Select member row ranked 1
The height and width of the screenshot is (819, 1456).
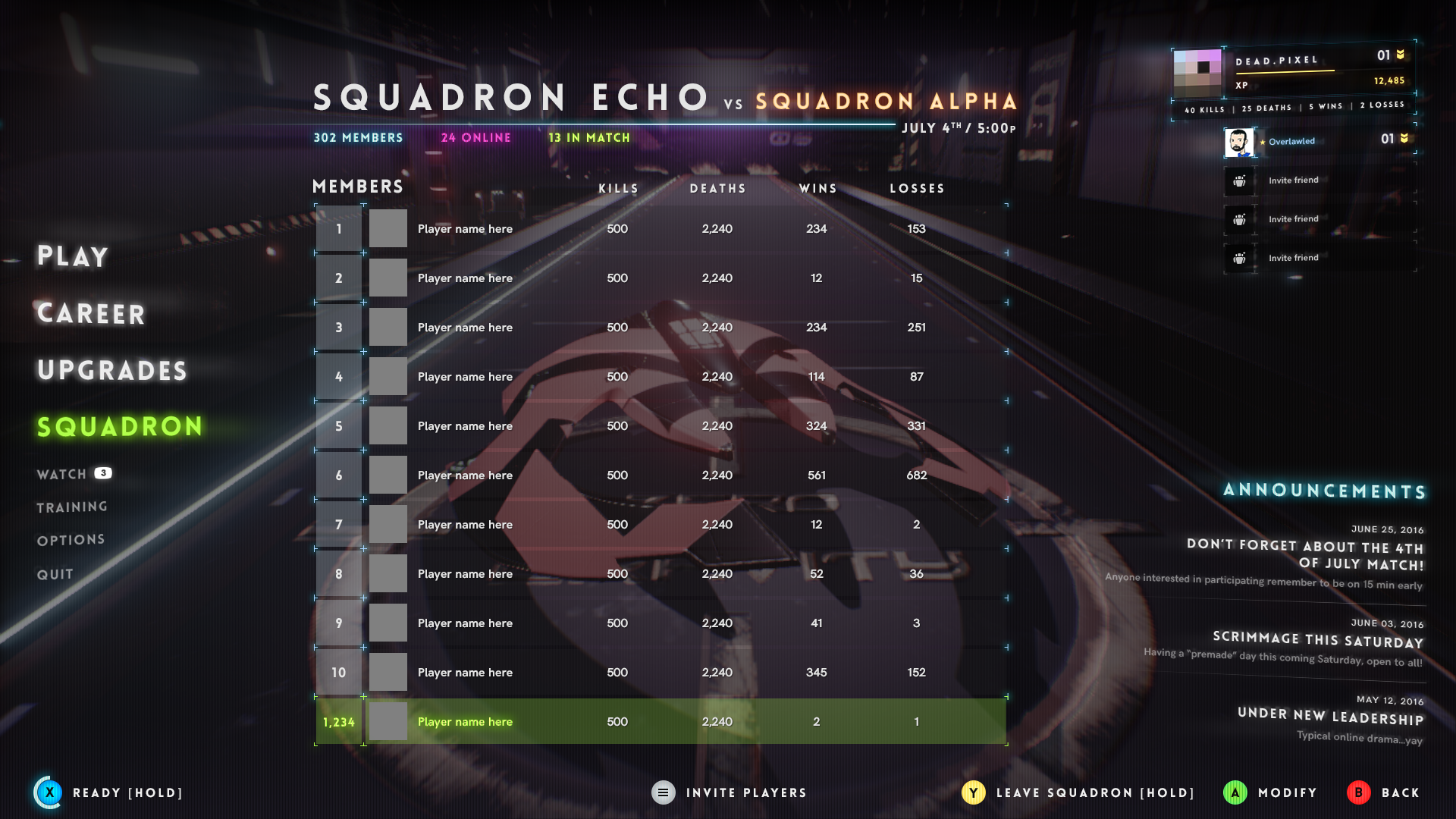[660, 229]
